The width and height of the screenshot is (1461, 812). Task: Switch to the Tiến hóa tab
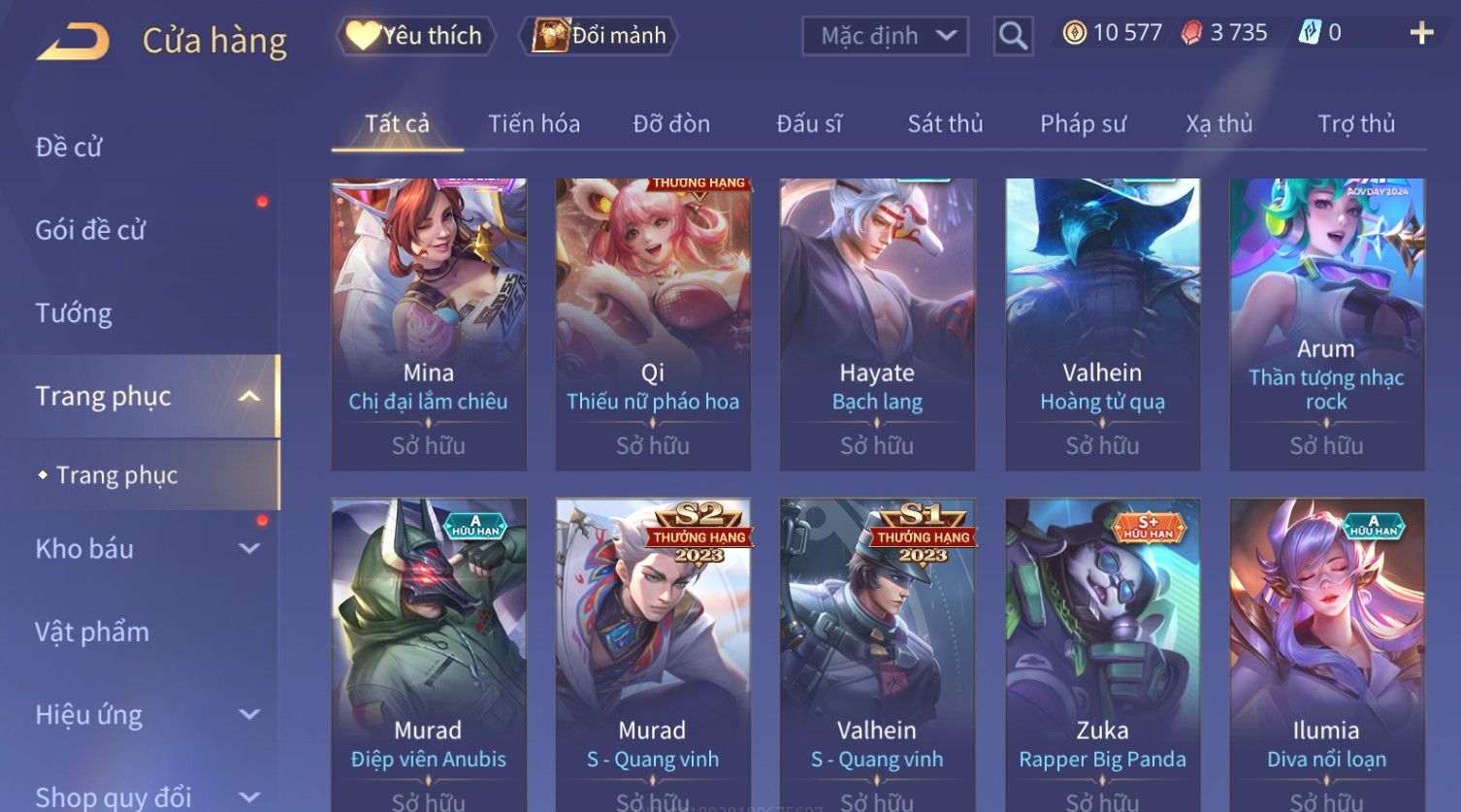click(534, 124)
